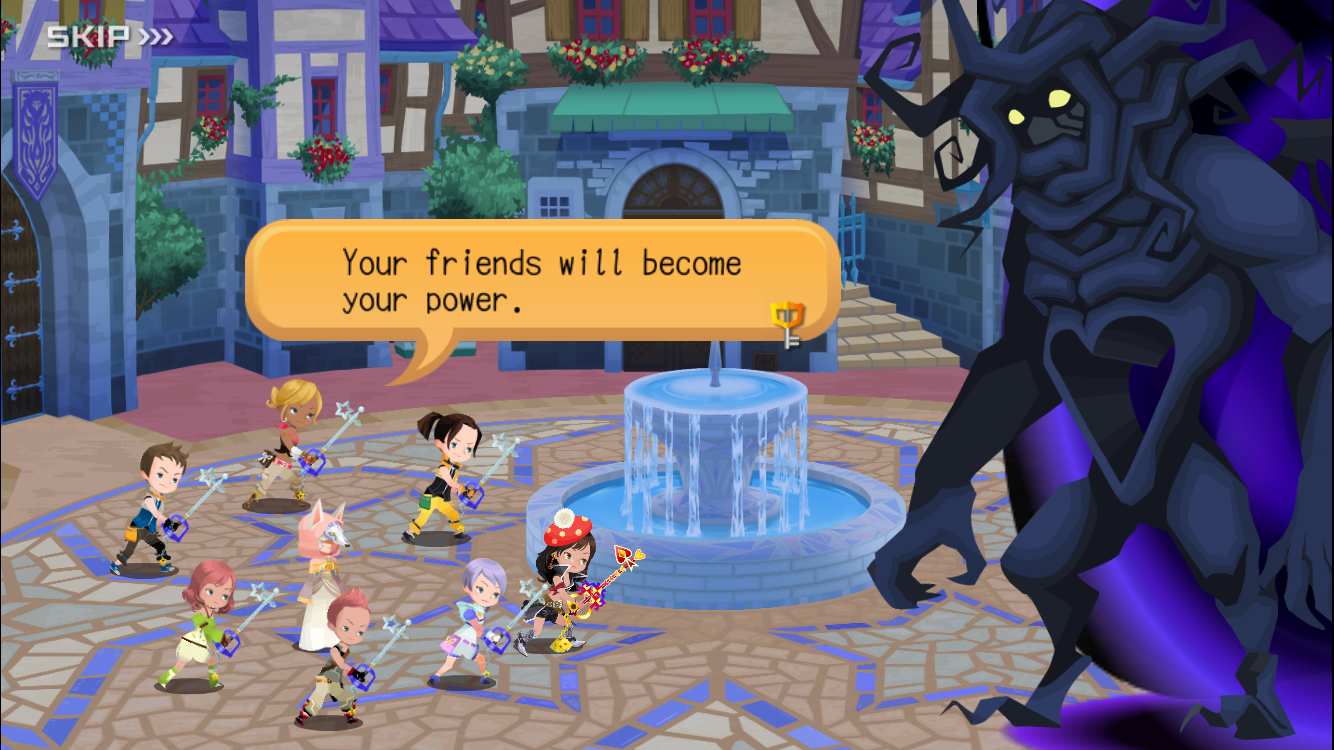Tap the orange speech bubble to continue
This screenshot has height=750, width=1334.
pos(541,282)
